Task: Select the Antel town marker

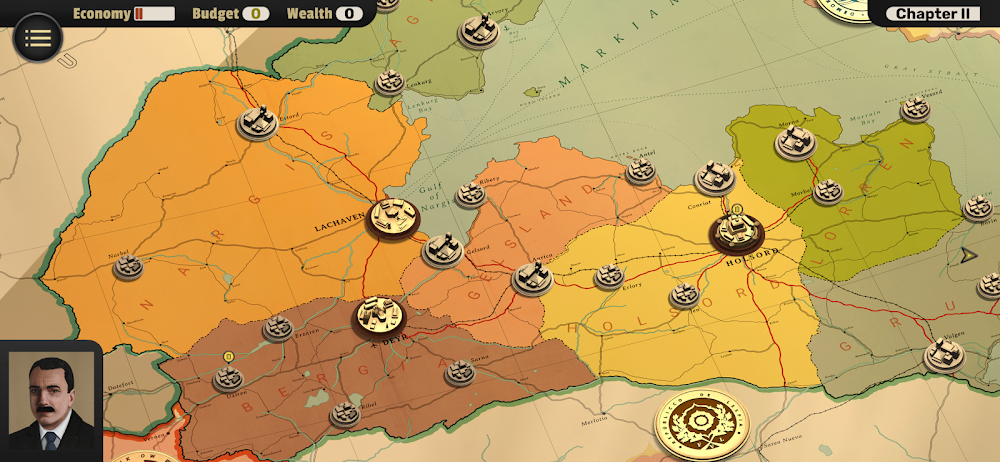Action: pos(641,170)
